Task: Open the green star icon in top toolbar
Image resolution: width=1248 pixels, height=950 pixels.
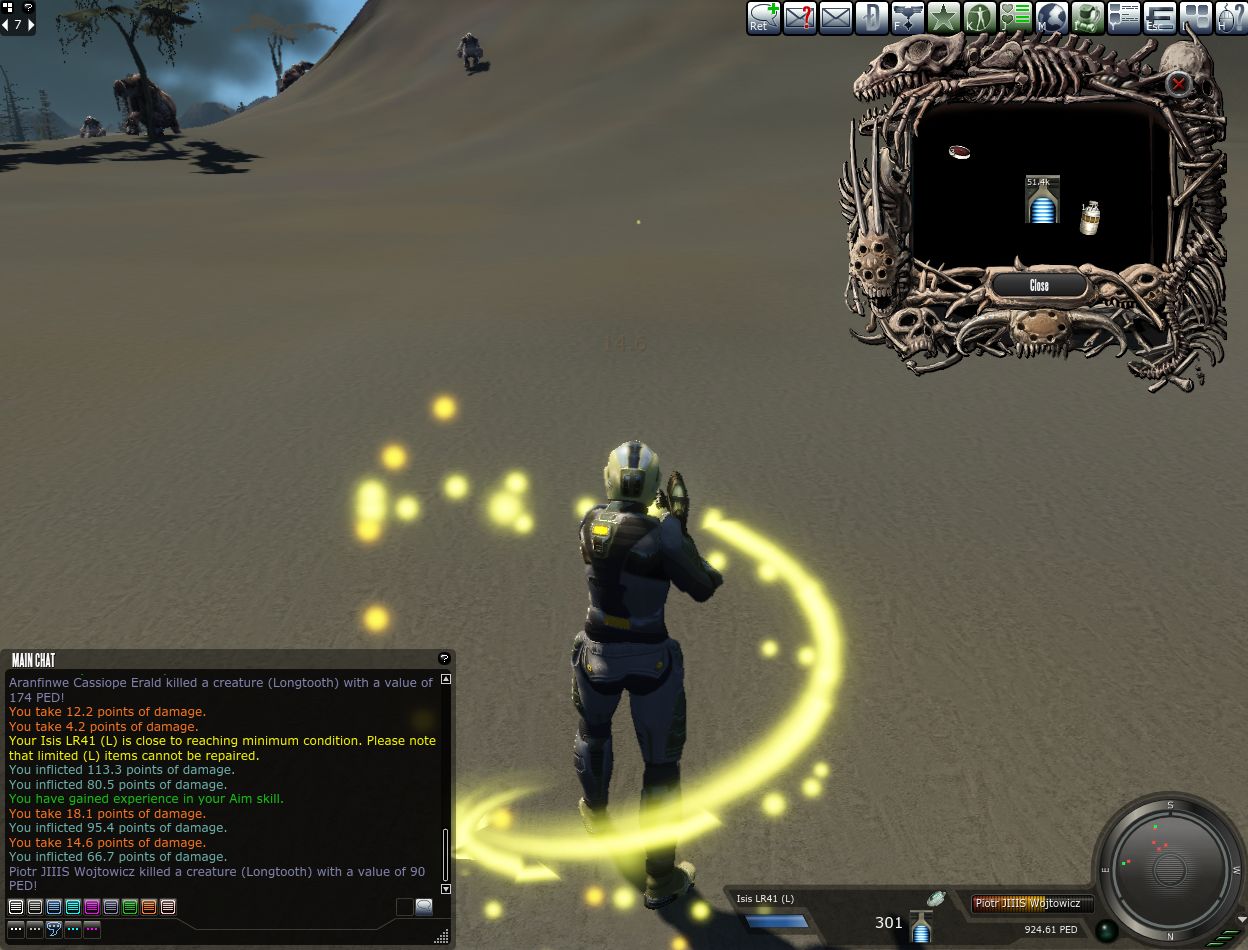Action: click(944, 18)
